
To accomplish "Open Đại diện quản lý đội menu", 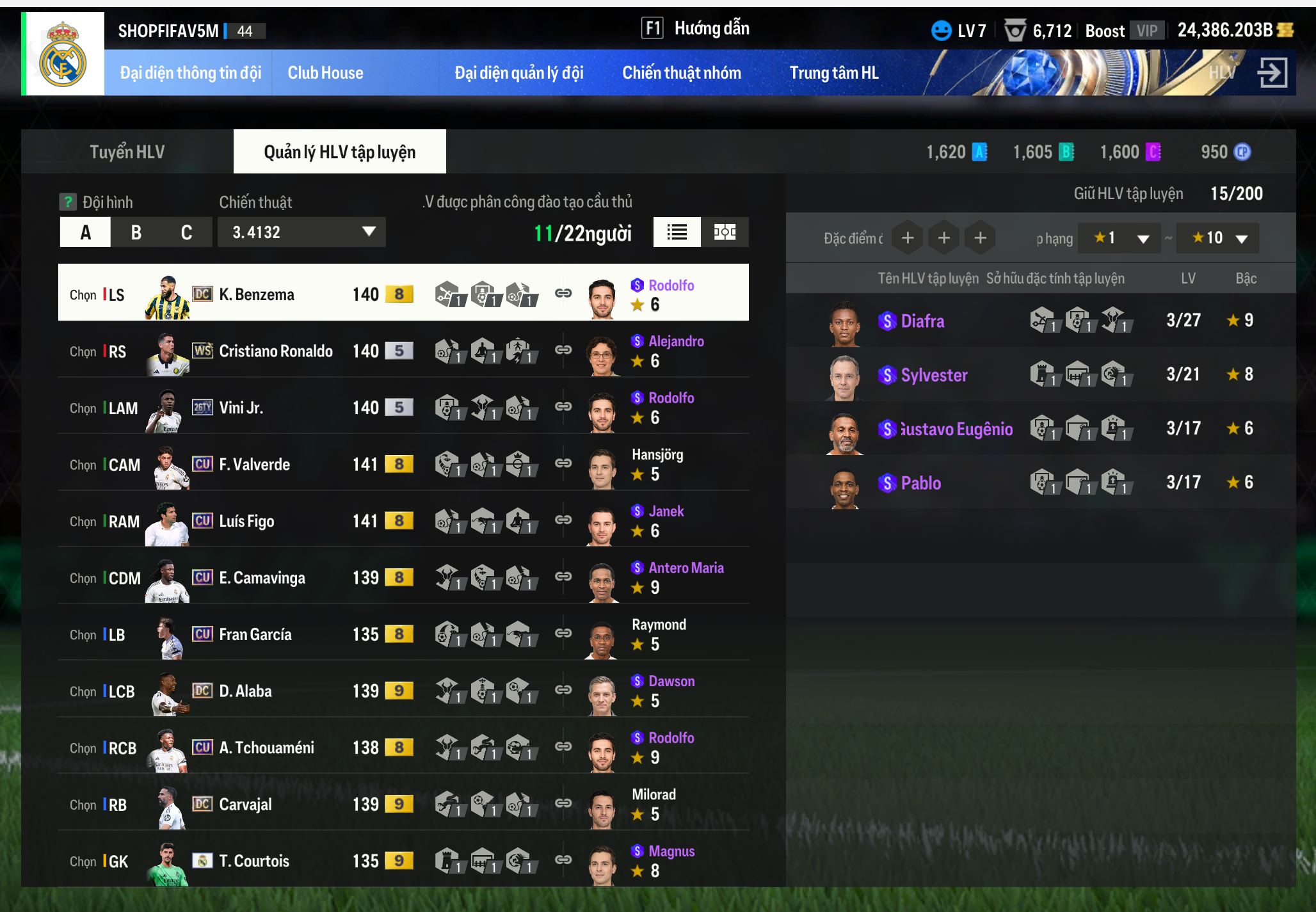I will click(518, 73).
